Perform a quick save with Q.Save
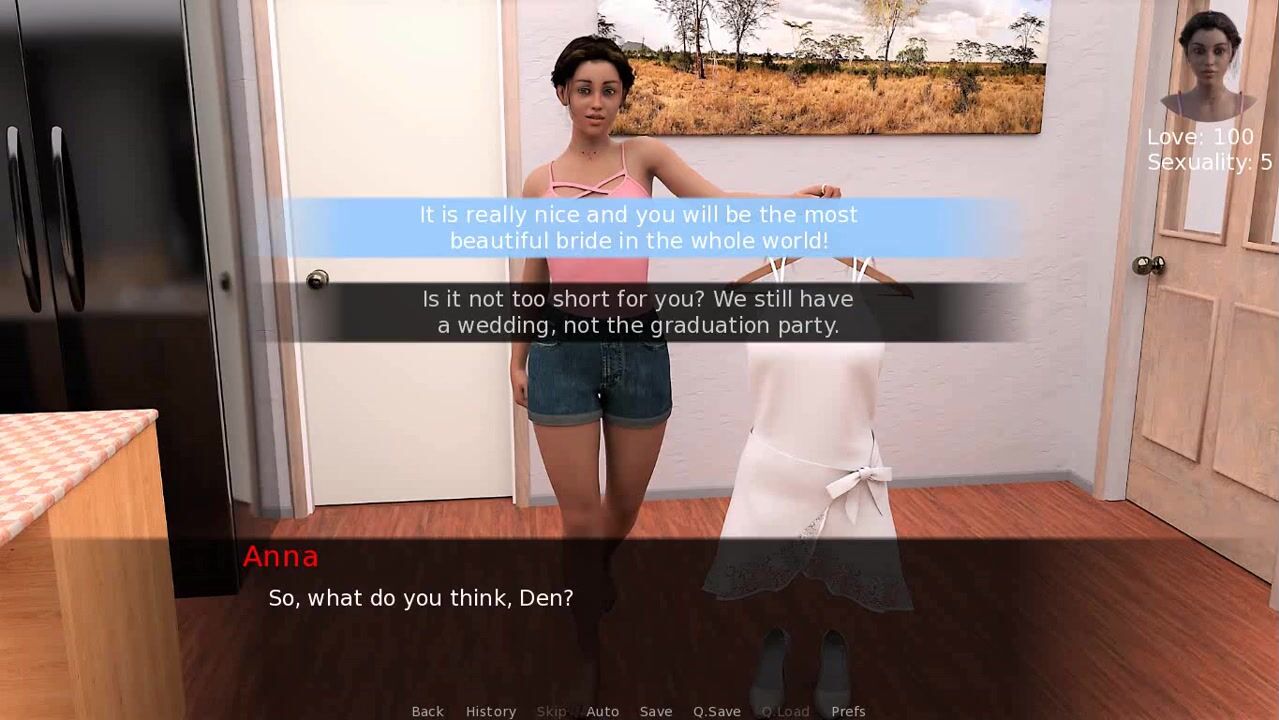Screen dimensions: 1279x720 (716, 711)
